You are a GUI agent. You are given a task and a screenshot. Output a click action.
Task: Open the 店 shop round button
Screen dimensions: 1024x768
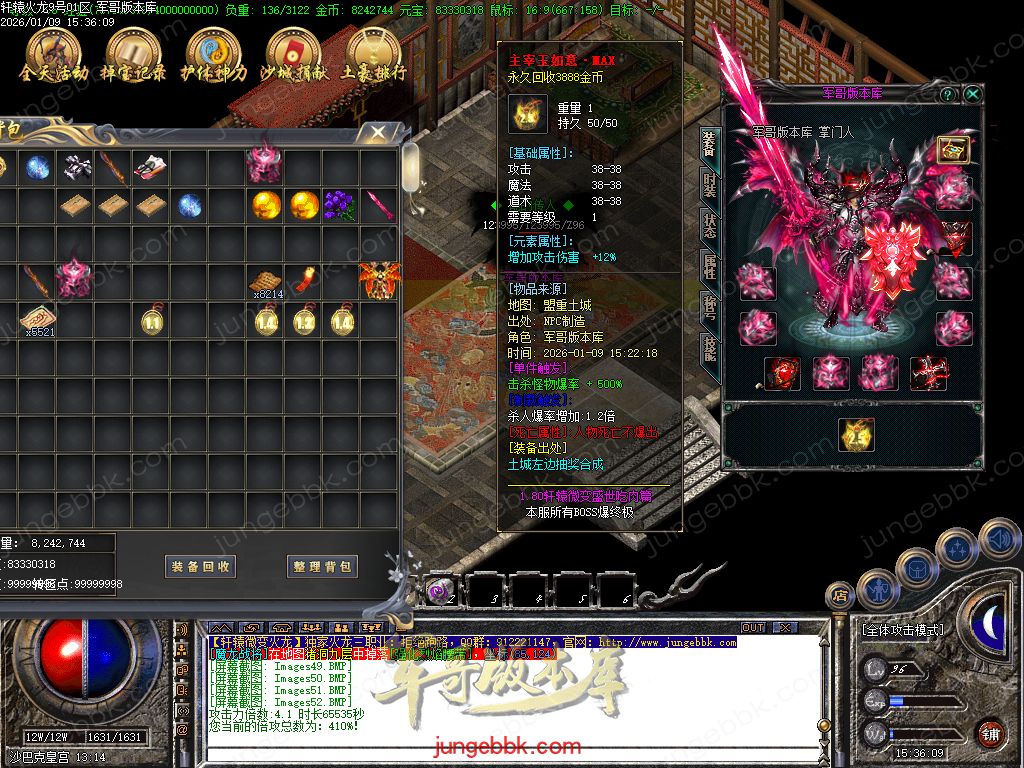[840, 597]
